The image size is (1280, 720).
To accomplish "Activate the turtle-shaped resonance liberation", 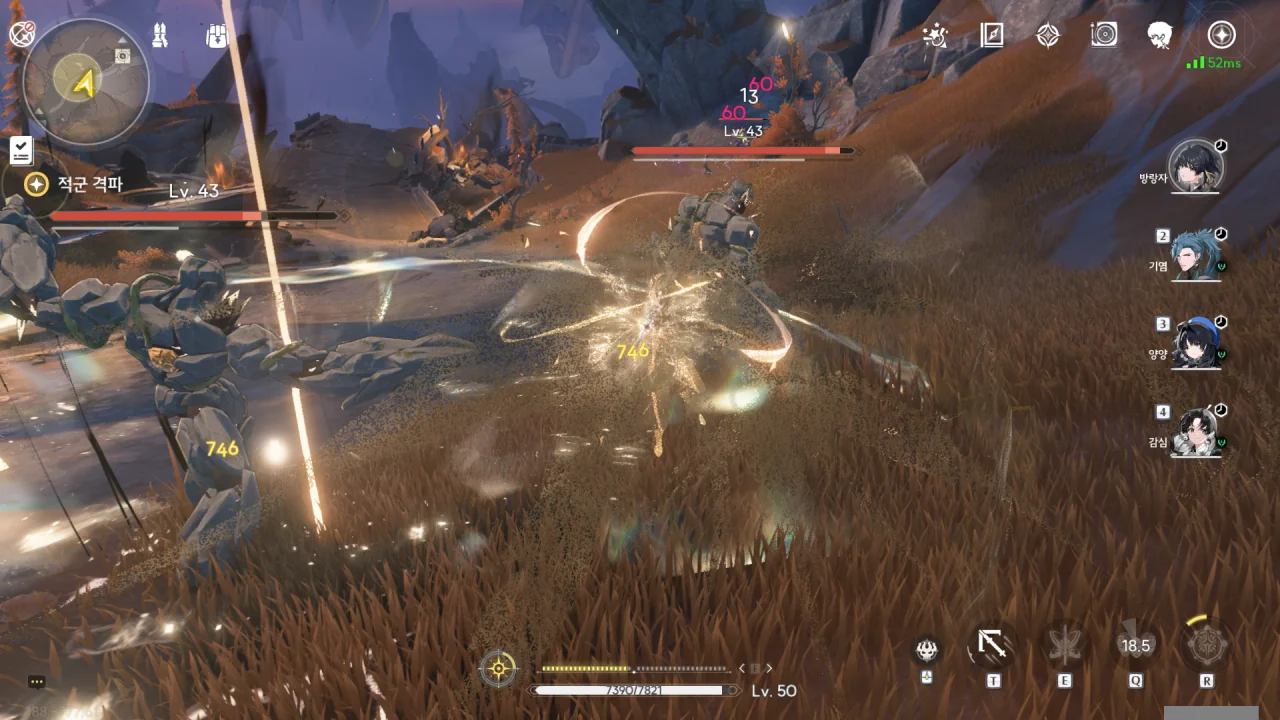I will pyautogui.click(x=1207, y=645).
